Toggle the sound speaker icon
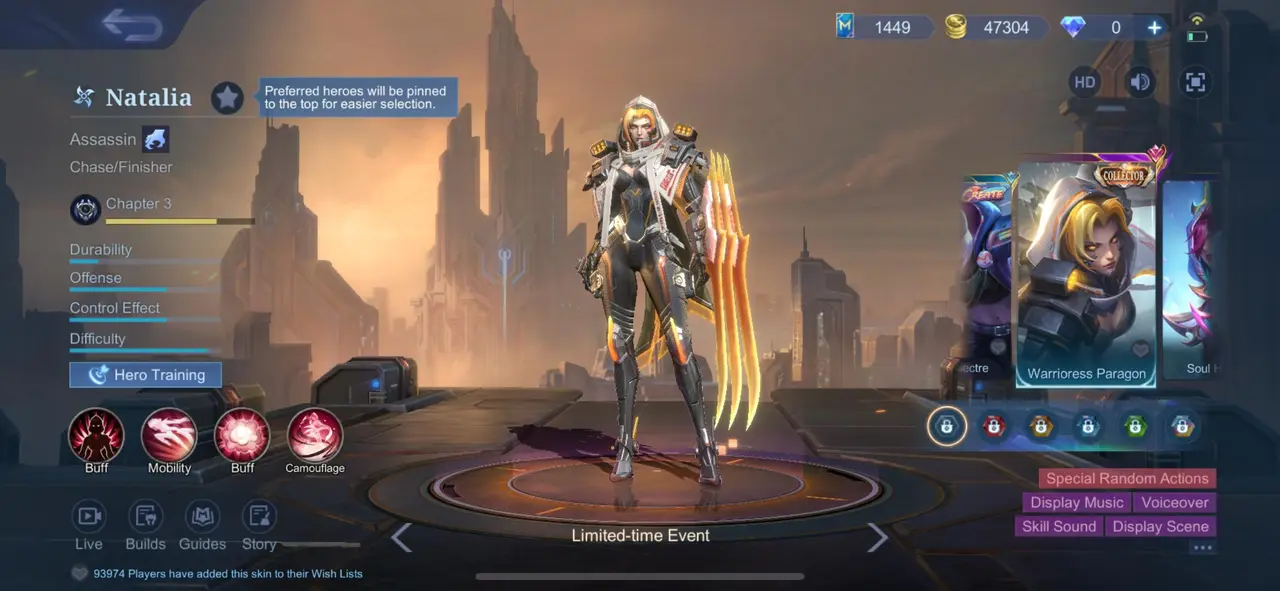Image resolution: width=1280 pixels, height=591 pixels. 1140,82
